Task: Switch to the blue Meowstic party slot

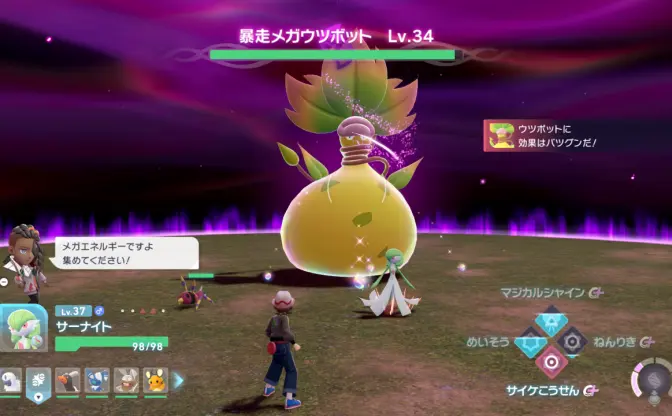Action: tap(97, 379)
